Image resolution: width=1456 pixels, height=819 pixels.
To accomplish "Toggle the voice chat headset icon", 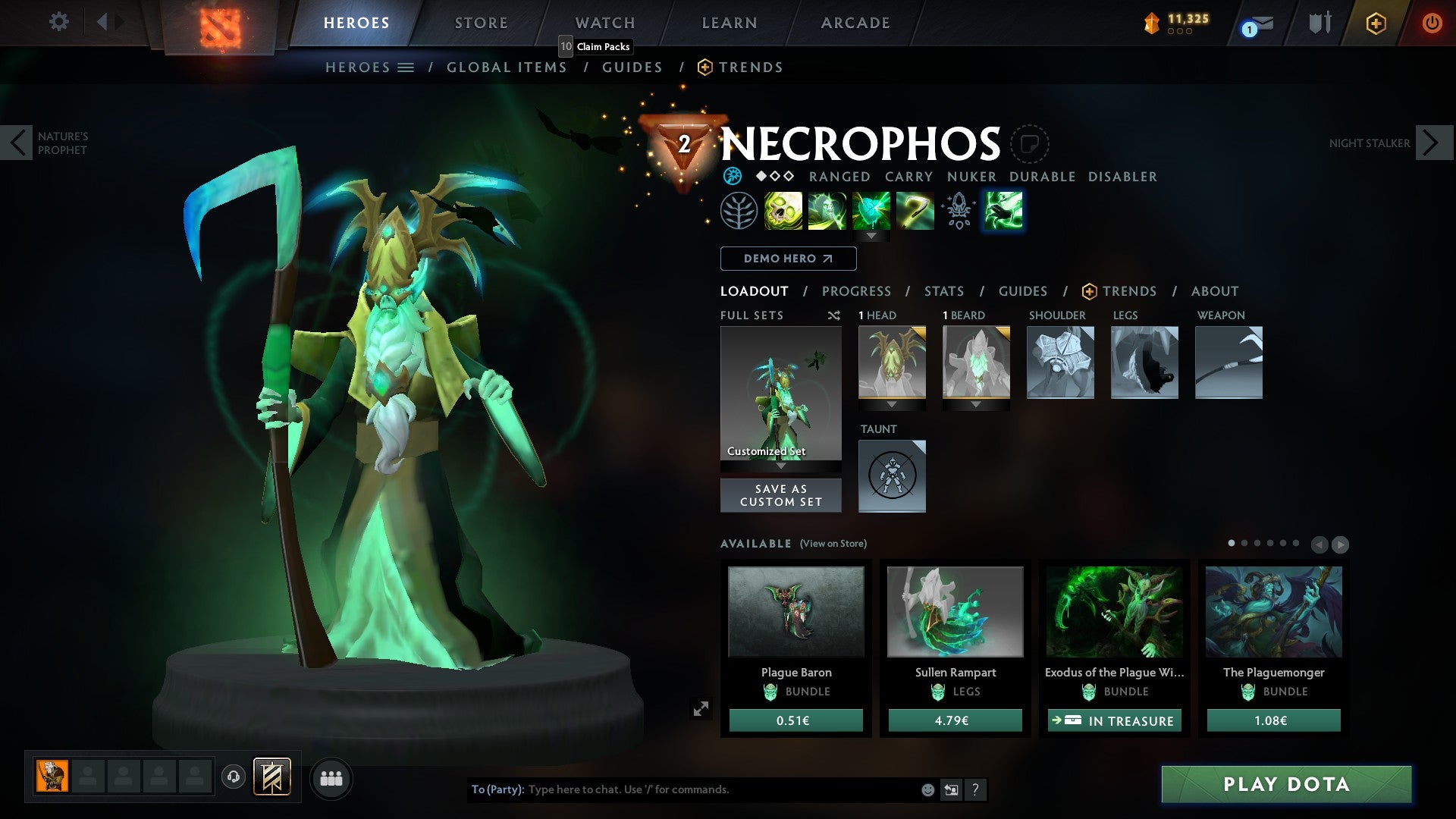I will [234, 777].
